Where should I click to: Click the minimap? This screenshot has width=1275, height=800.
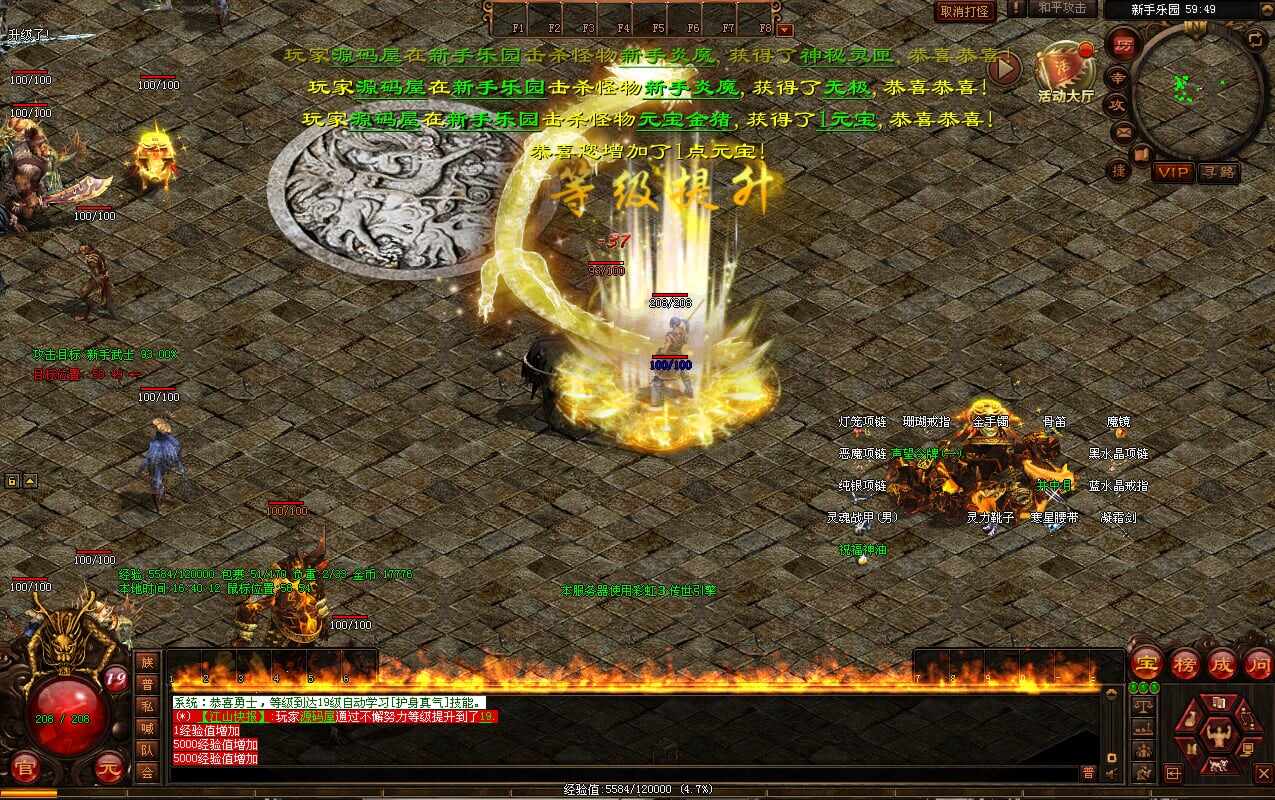[1200, 89]
